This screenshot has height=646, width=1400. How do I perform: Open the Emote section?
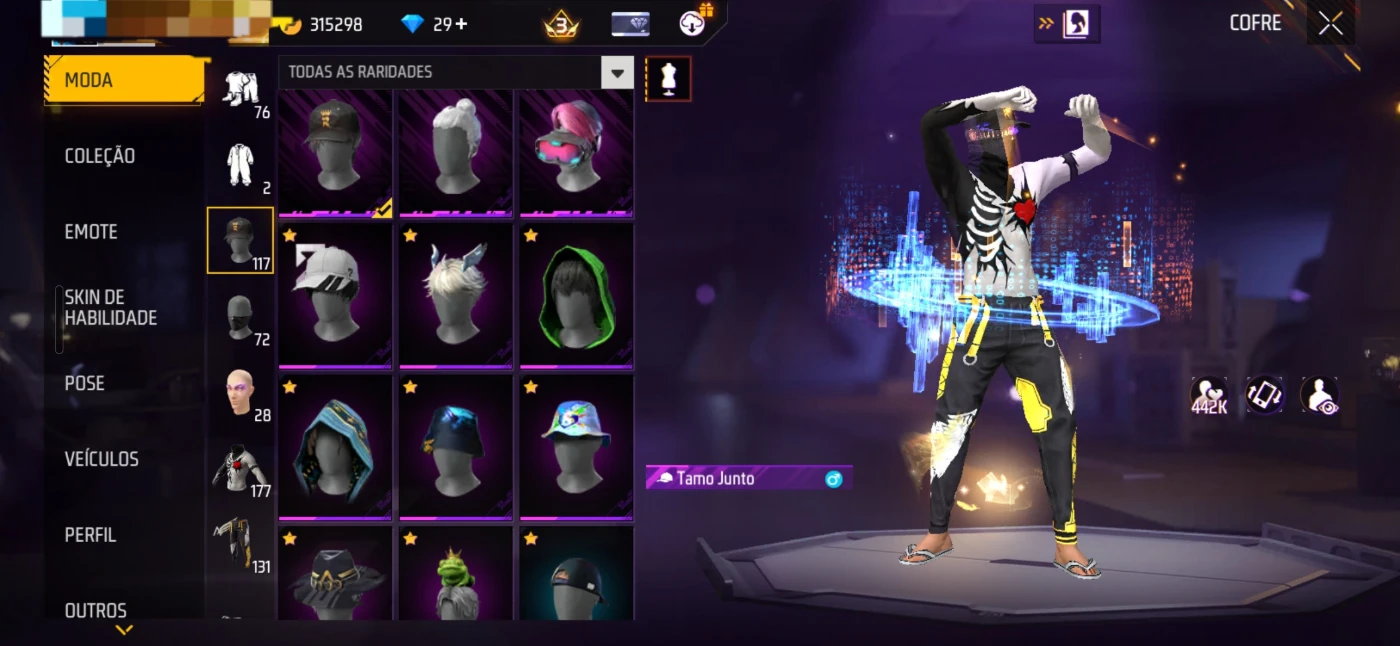point(91,232)
